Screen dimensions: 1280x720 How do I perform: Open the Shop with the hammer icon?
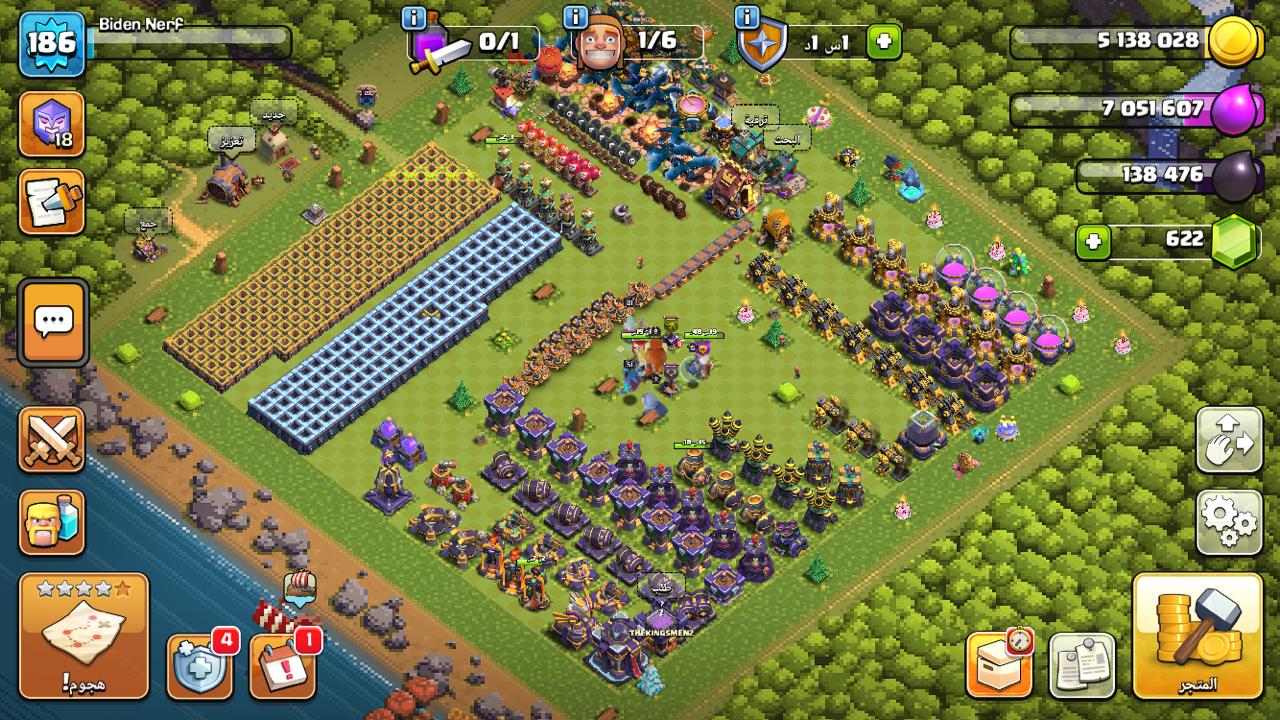pyautogui.click(x=1197, y=635)
